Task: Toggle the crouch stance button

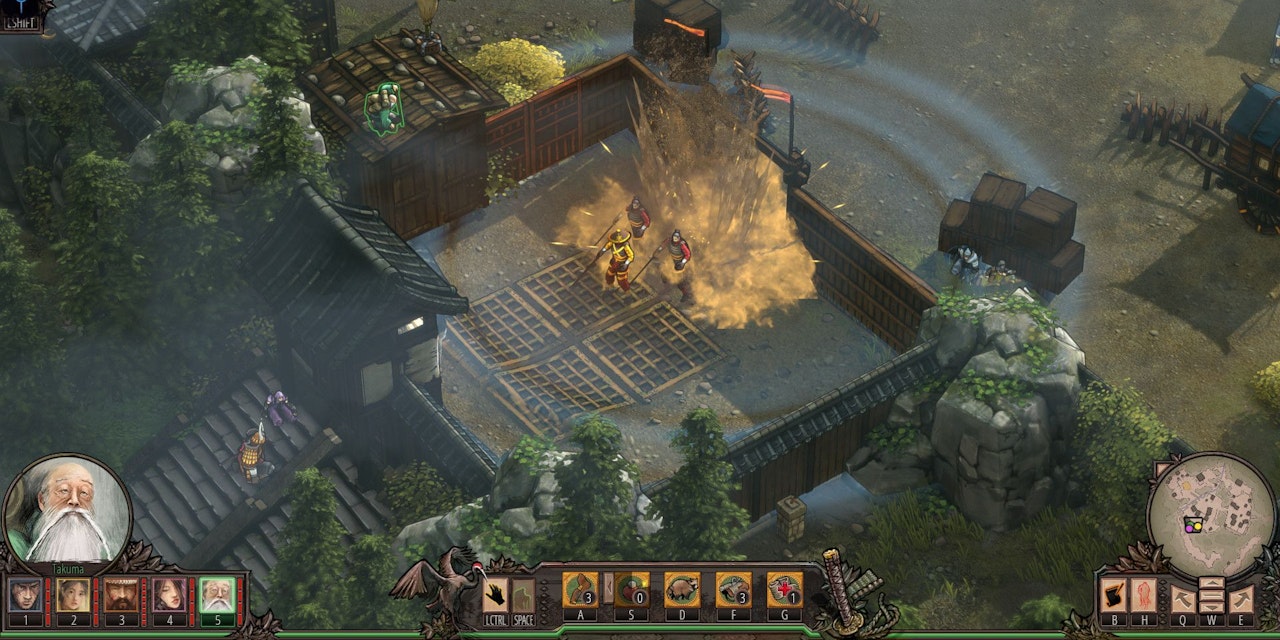Action: tap(523, 595)
